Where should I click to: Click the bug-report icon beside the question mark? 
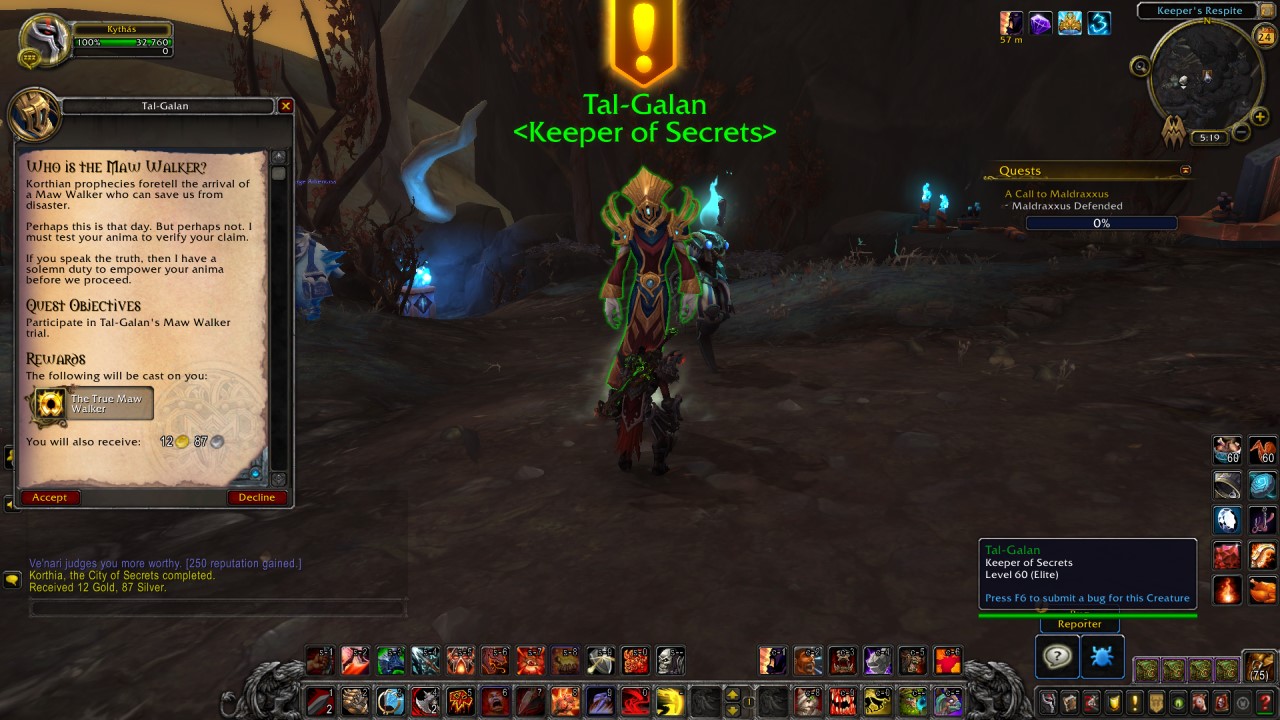point(1102,657)
